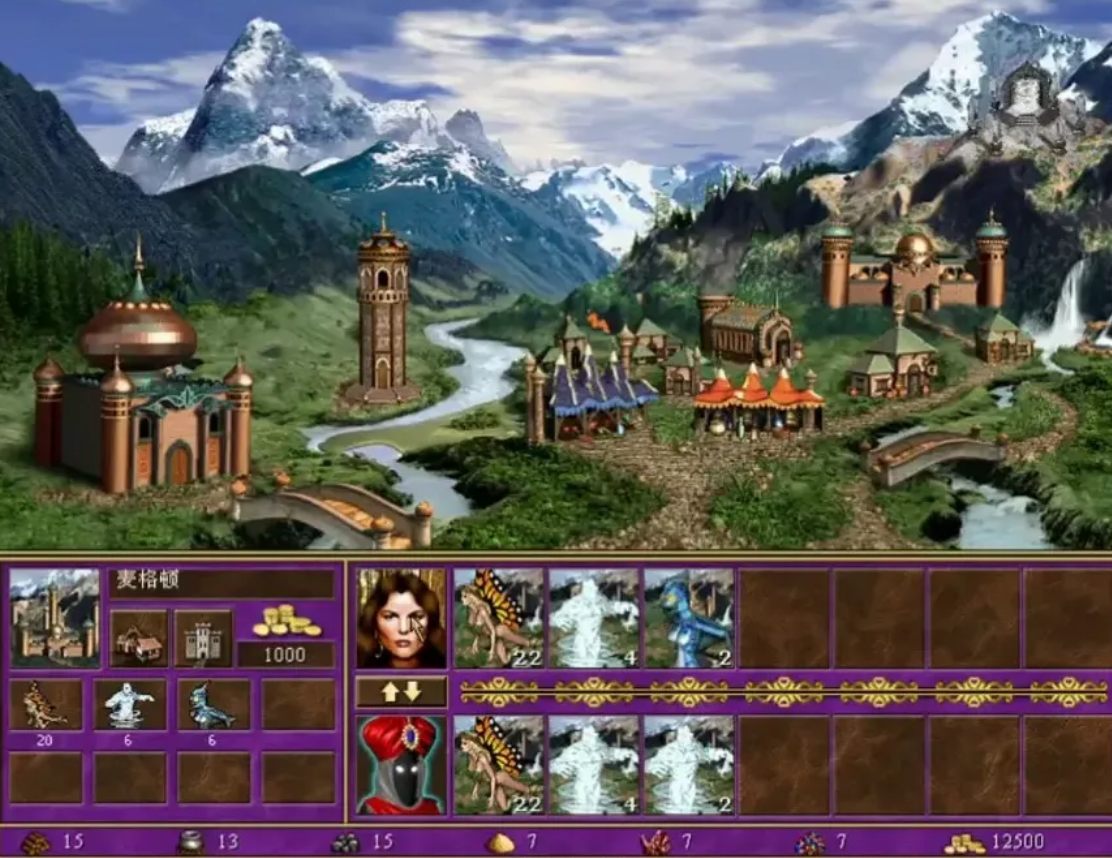Image resolution: width=1112 pixels, height=858 pixels.
Task: Select the sprite stack beside the woman hero
Action: [x=499, y=618]
